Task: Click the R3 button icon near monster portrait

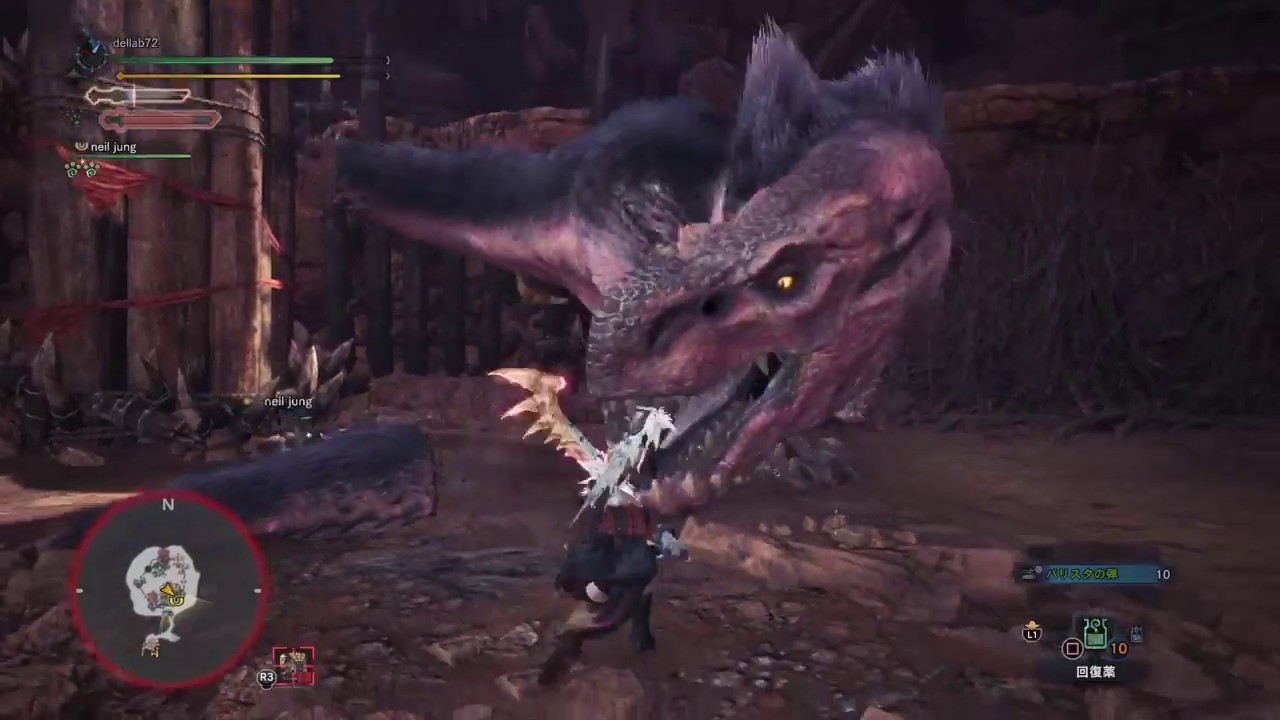Action: [267, 677]
